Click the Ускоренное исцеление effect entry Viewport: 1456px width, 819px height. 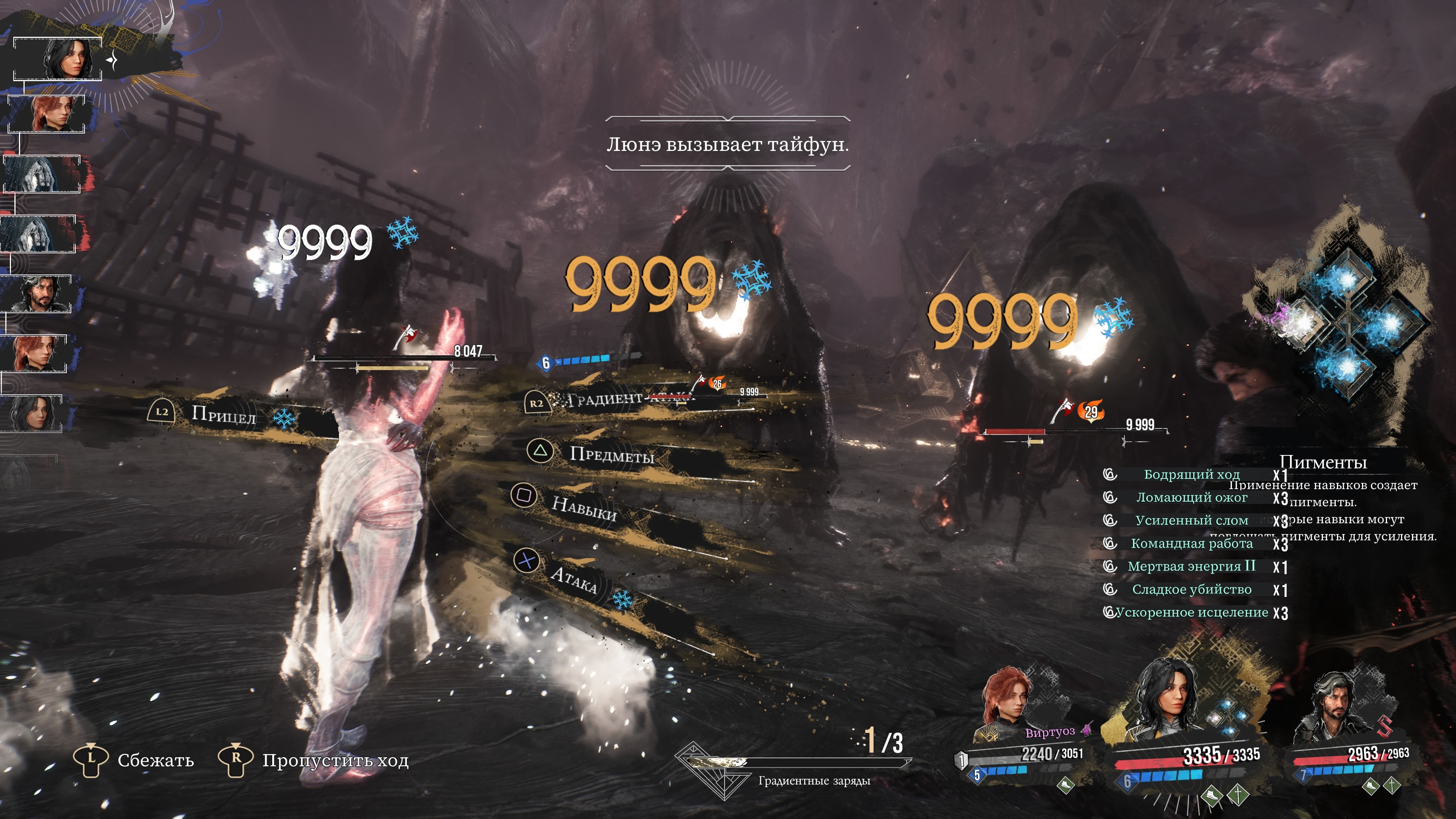[1191, 613]
